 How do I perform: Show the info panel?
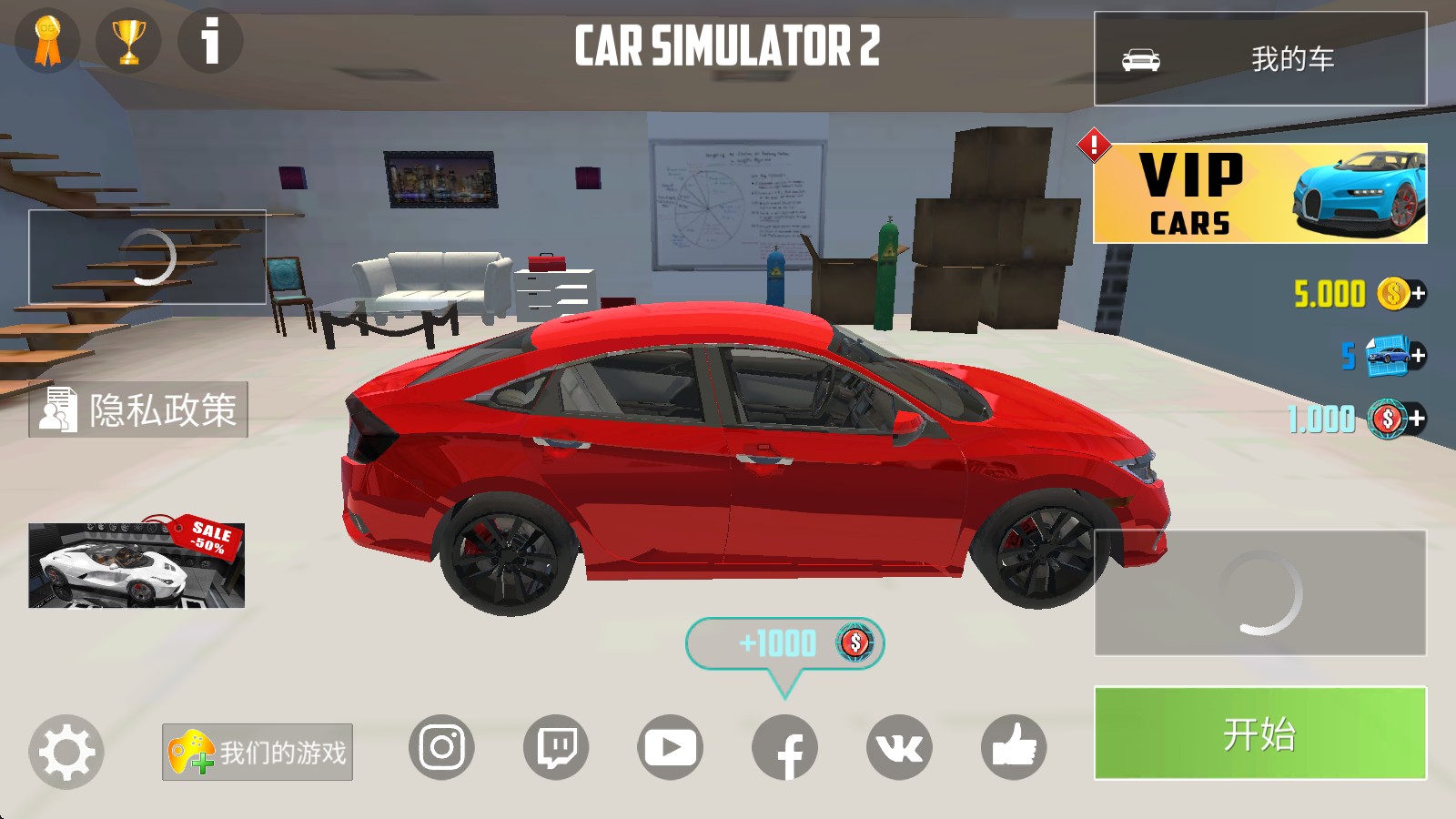tap(210, 41)
